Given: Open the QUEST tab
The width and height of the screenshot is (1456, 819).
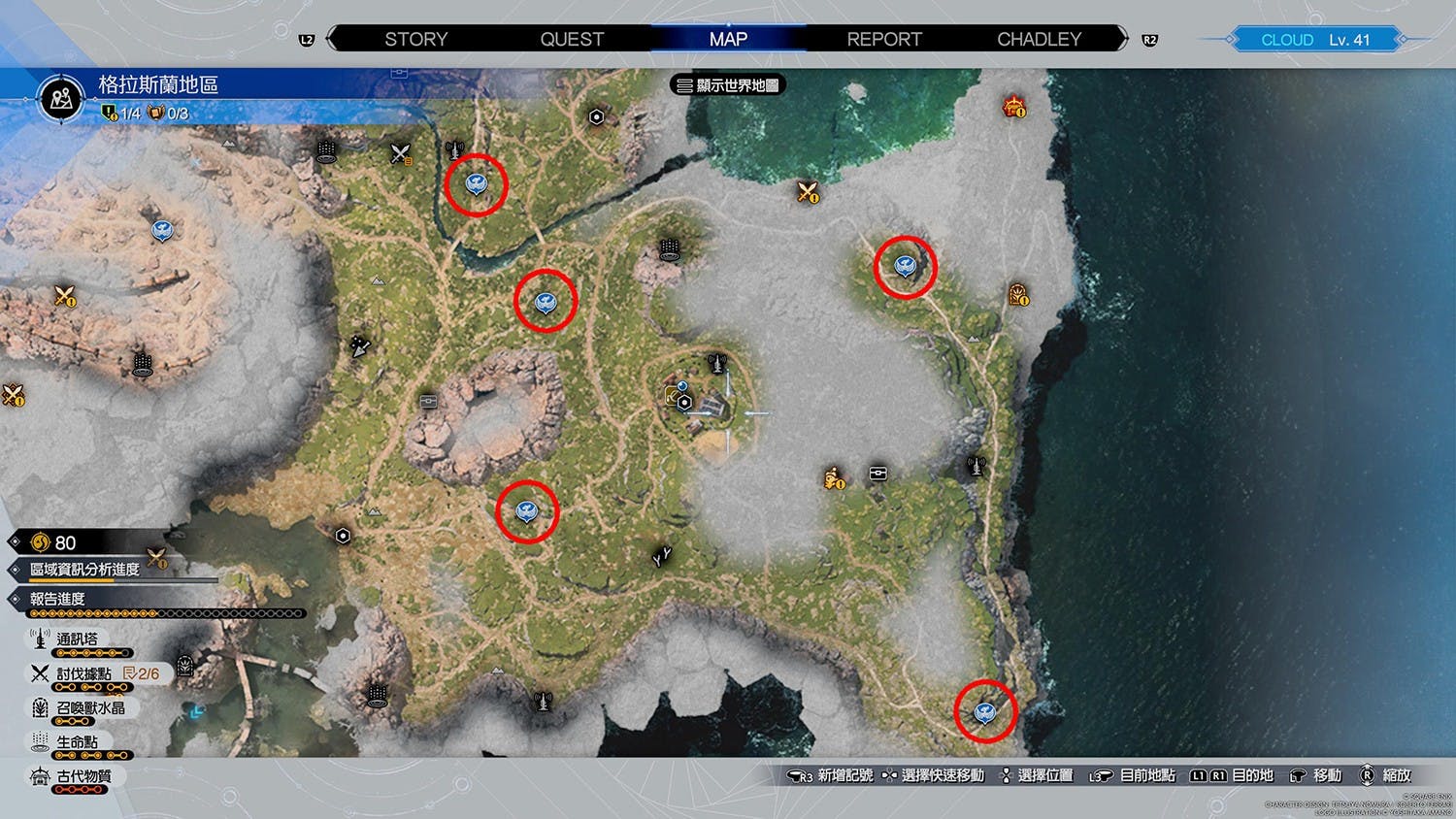Looking at the screenshot, I should point(572,40).
